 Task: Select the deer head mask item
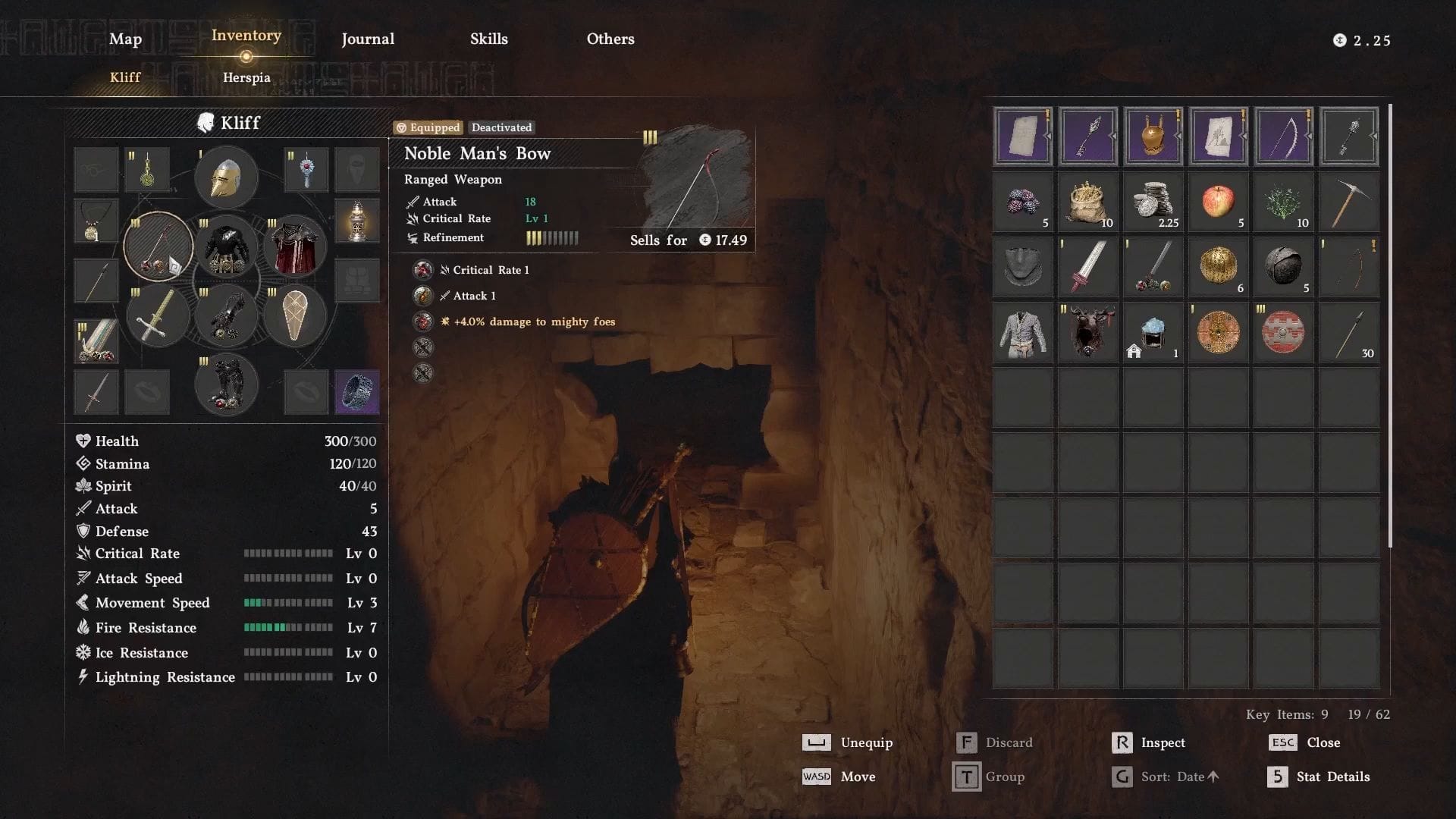point(1087,332)
